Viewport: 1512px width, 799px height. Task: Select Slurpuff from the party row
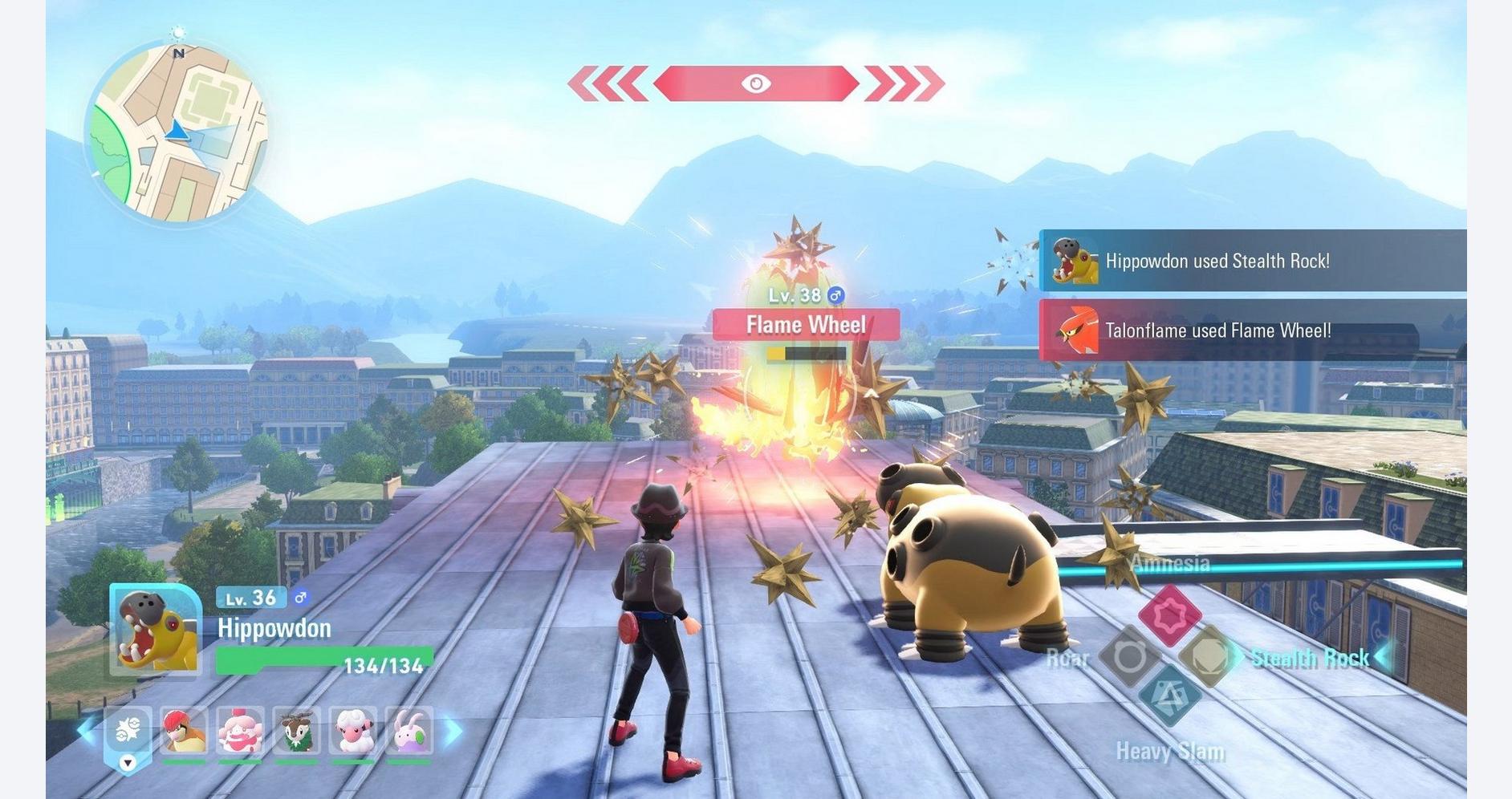point(240,731)
